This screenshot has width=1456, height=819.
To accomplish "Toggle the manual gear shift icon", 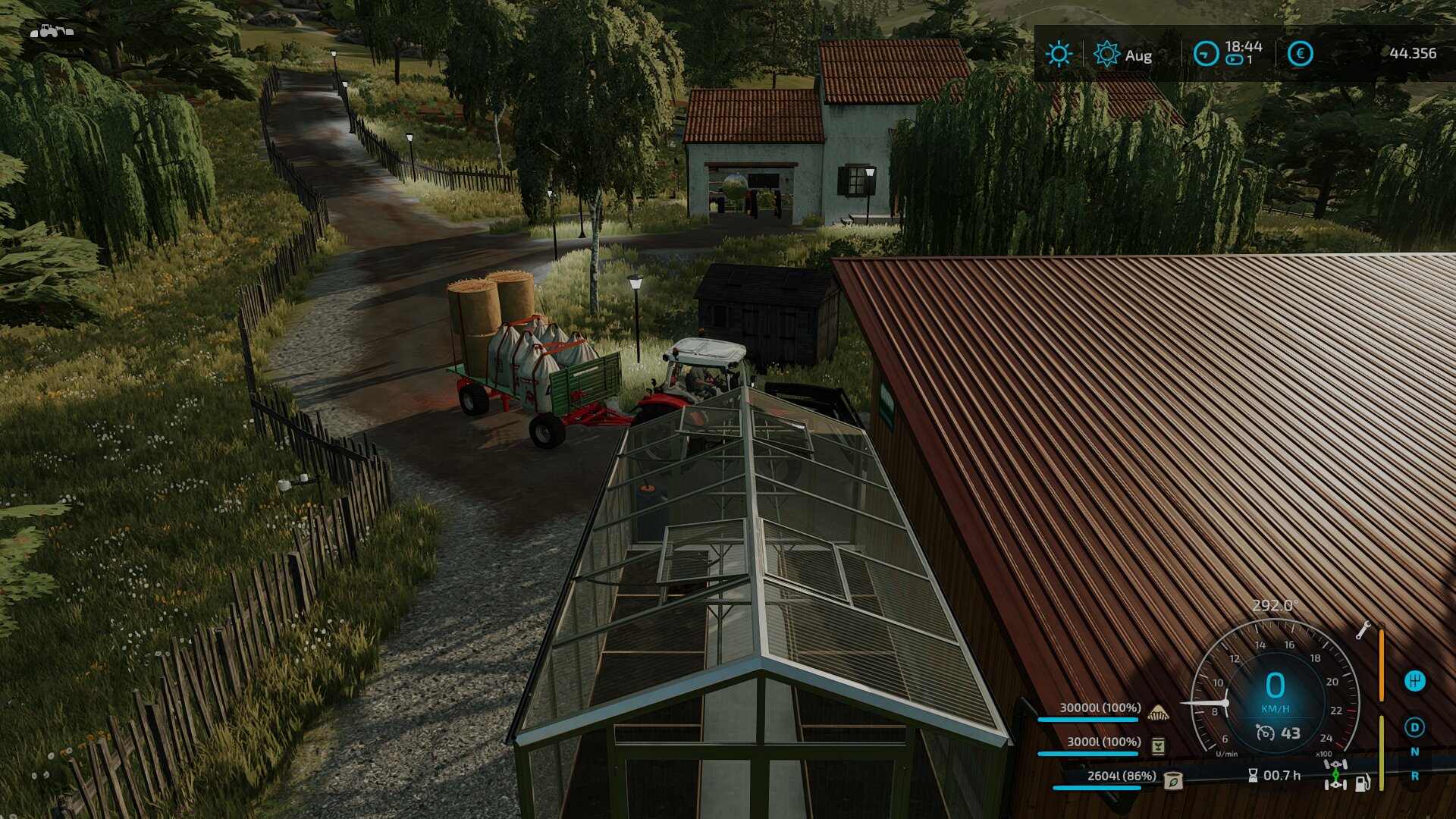I will point(1414,681).
